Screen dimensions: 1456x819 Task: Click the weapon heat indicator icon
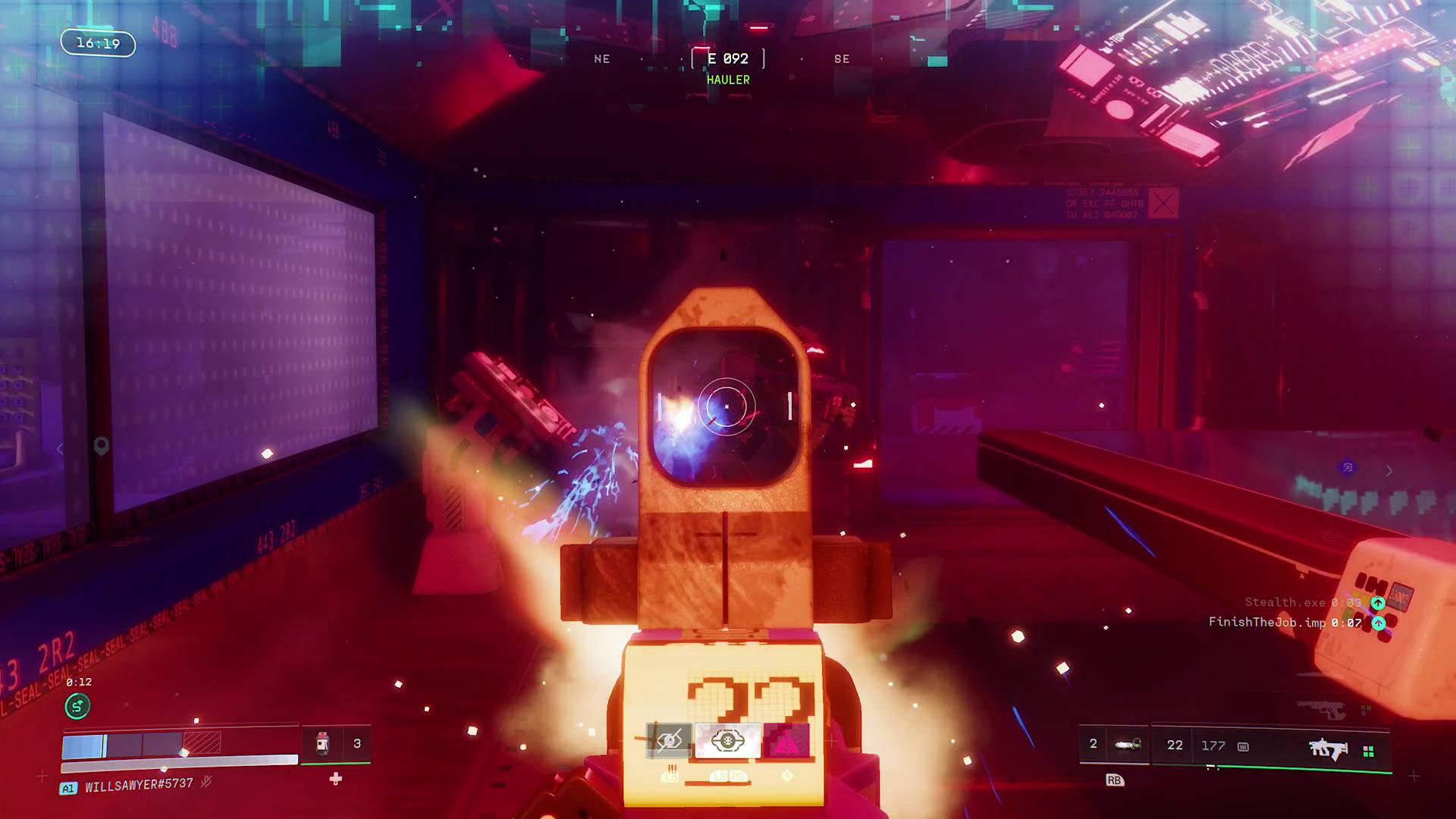coord(670,776)
